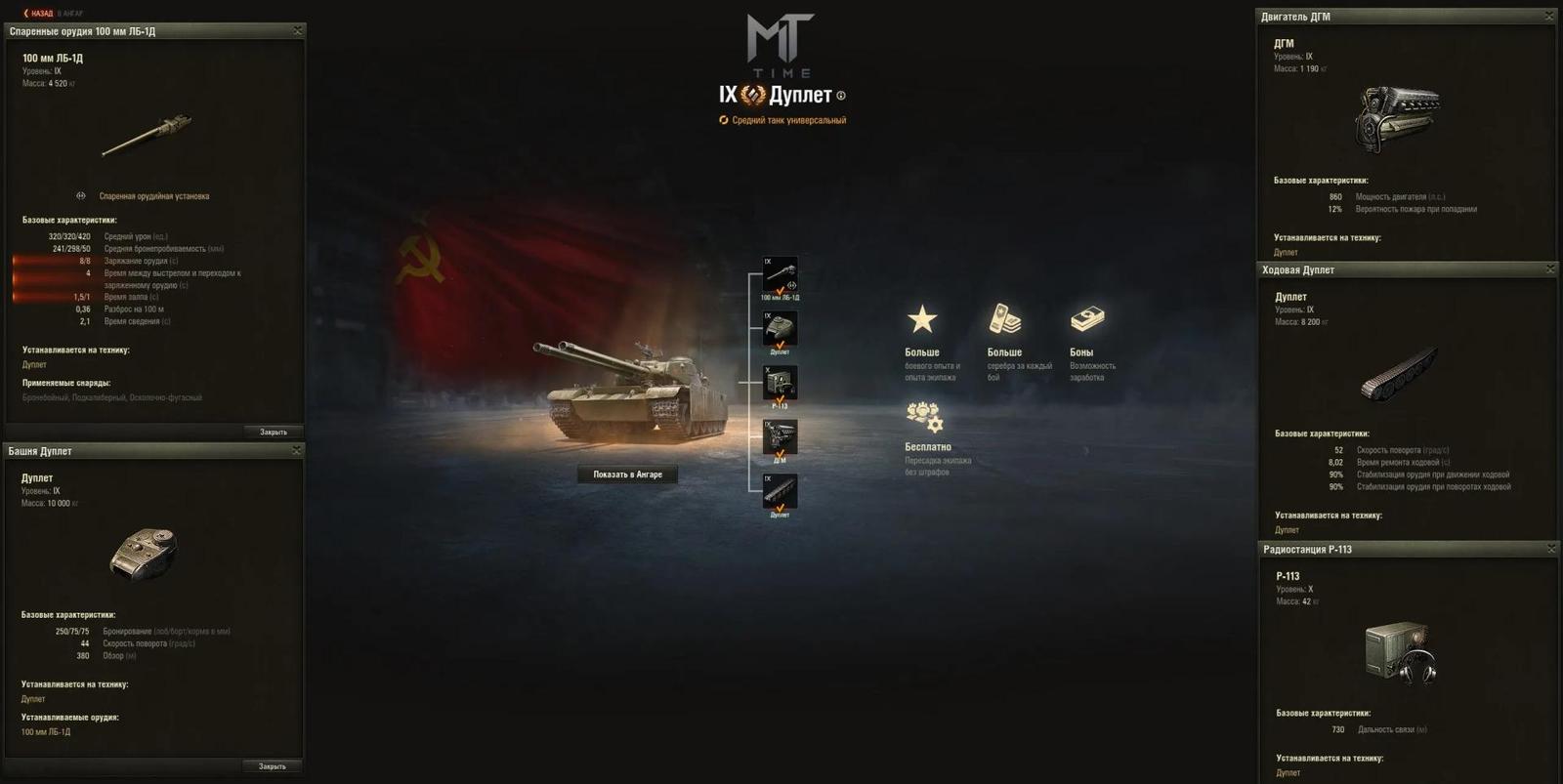Click the Дуплет turret module icon in the tree
Image resolution: width=1563 pixels, height=784 pixels.
(x=779, y=330)
